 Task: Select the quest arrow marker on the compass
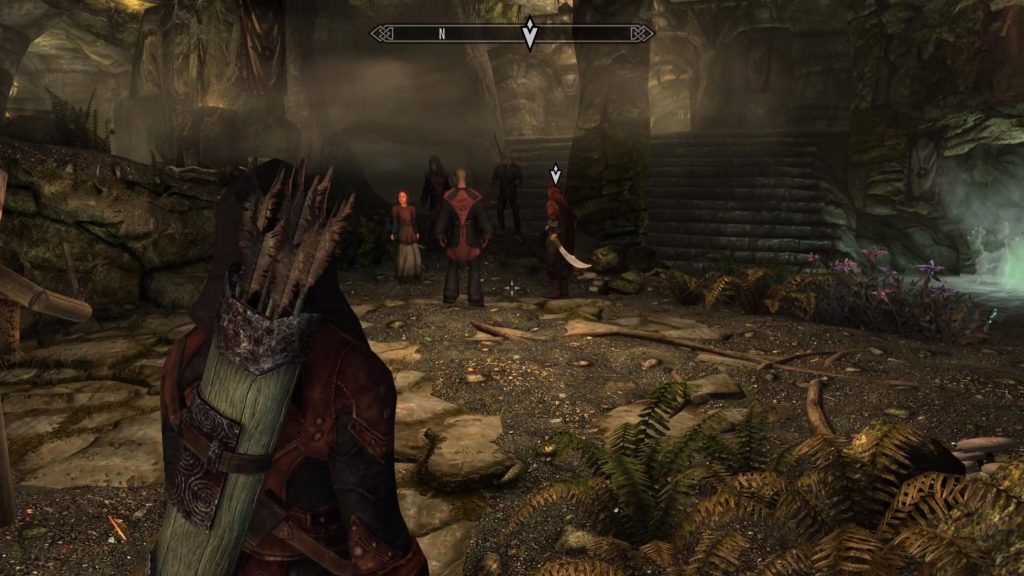pos(529,34)
